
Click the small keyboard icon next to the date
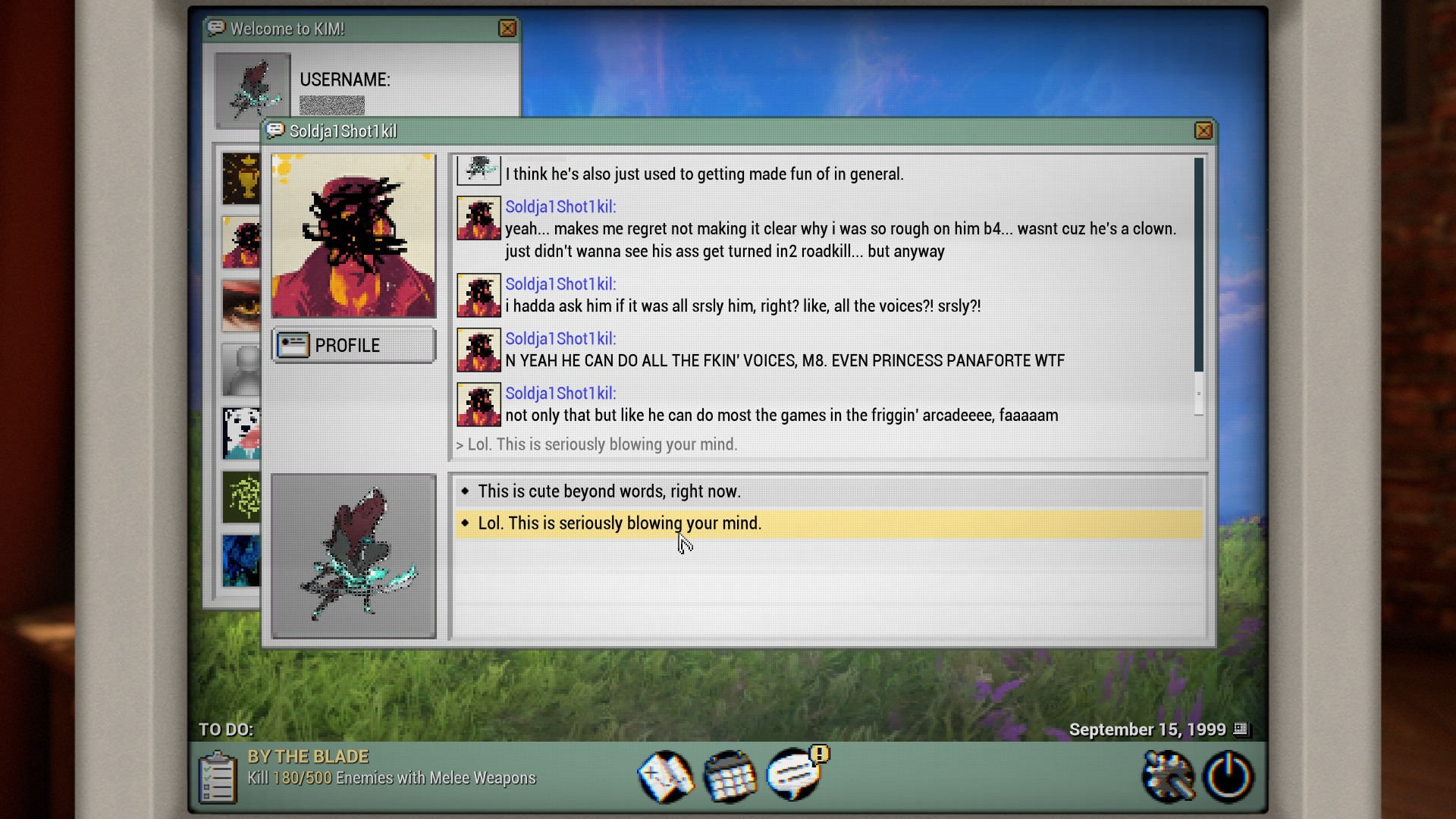[x=1241, y=730]
